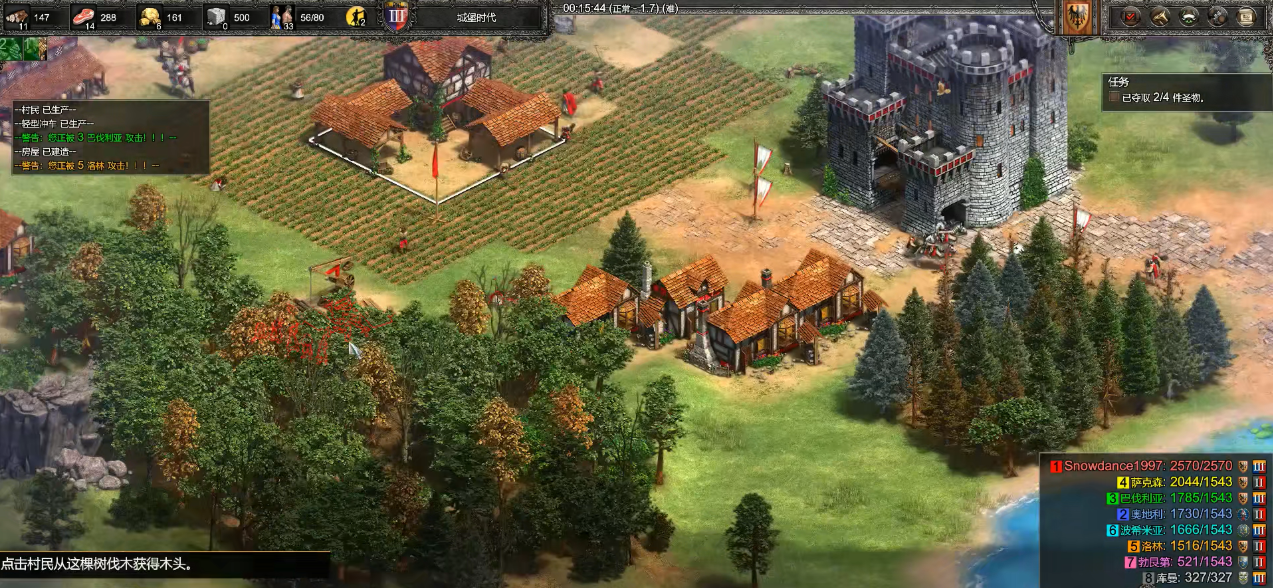1273x588 pixels.
Task: Select the idle villager indicator icon
Action: coord(355,17)
